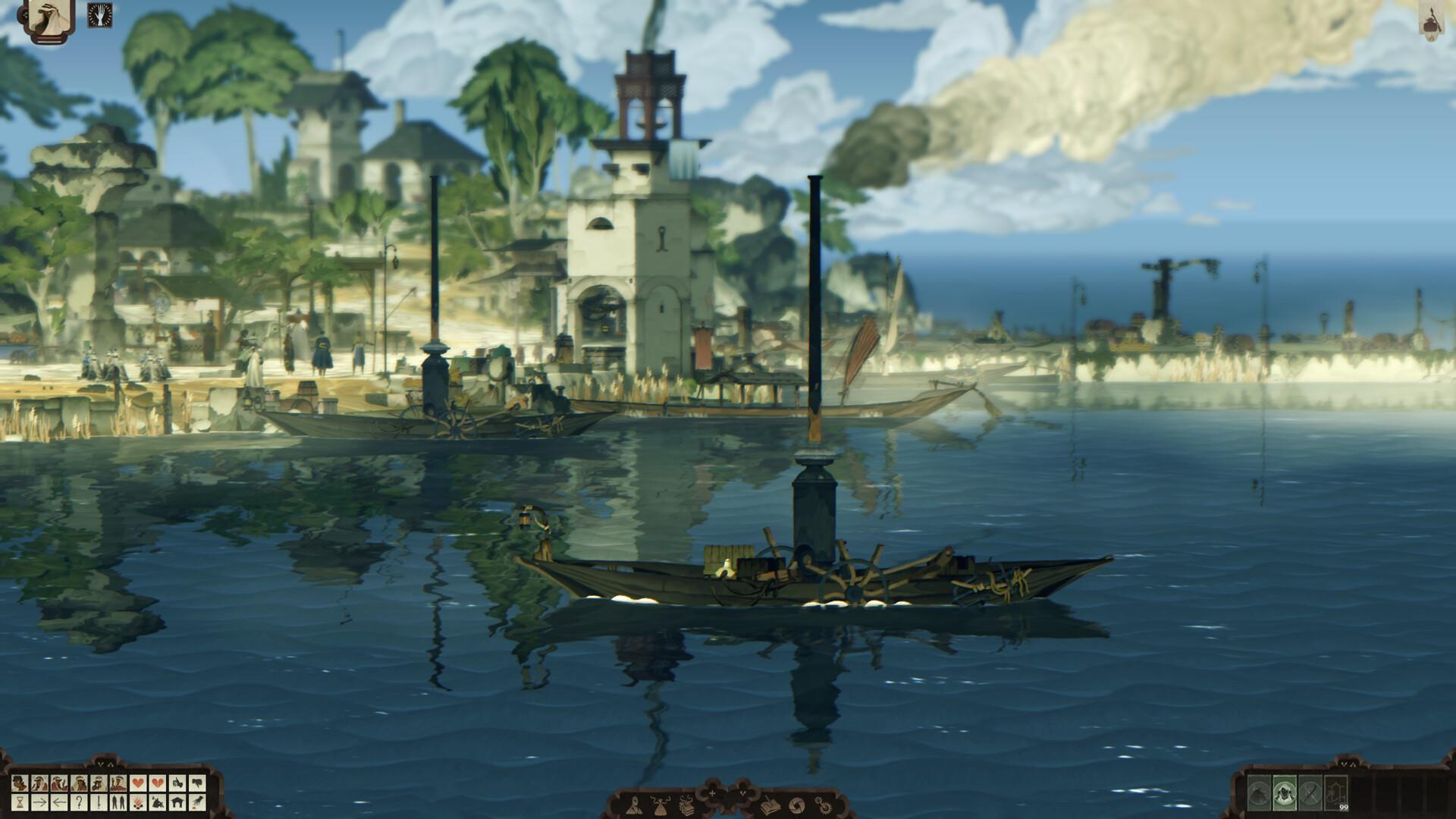Click the crossed-tools ability card slot
Viewport: 1456px width, 819px height.
[x=1310, y=793]
